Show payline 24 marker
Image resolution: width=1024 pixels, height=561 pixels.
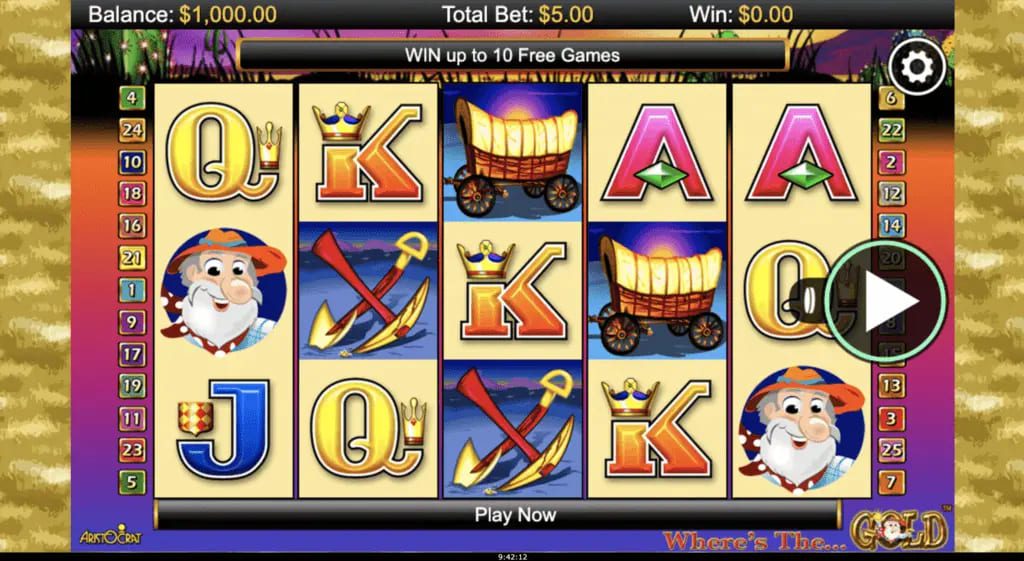[132, 130]
